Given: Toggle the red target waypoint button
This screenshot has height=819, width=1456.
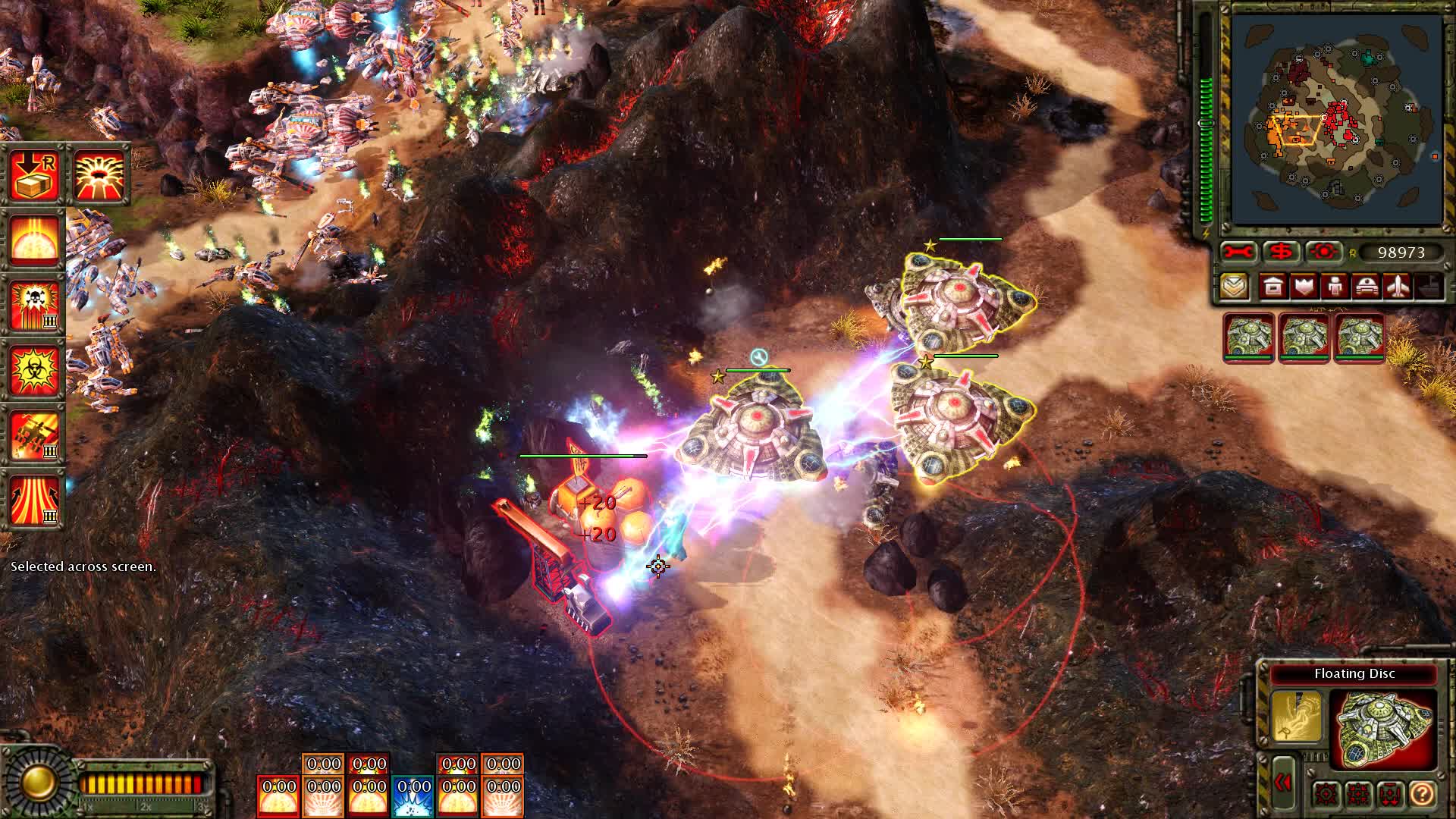Looking at the screenshot, I should point(1324,252).
